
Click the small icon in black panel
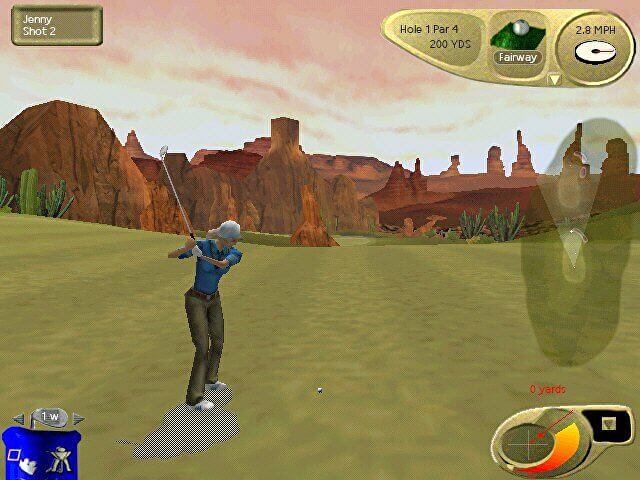coord(609,425)
